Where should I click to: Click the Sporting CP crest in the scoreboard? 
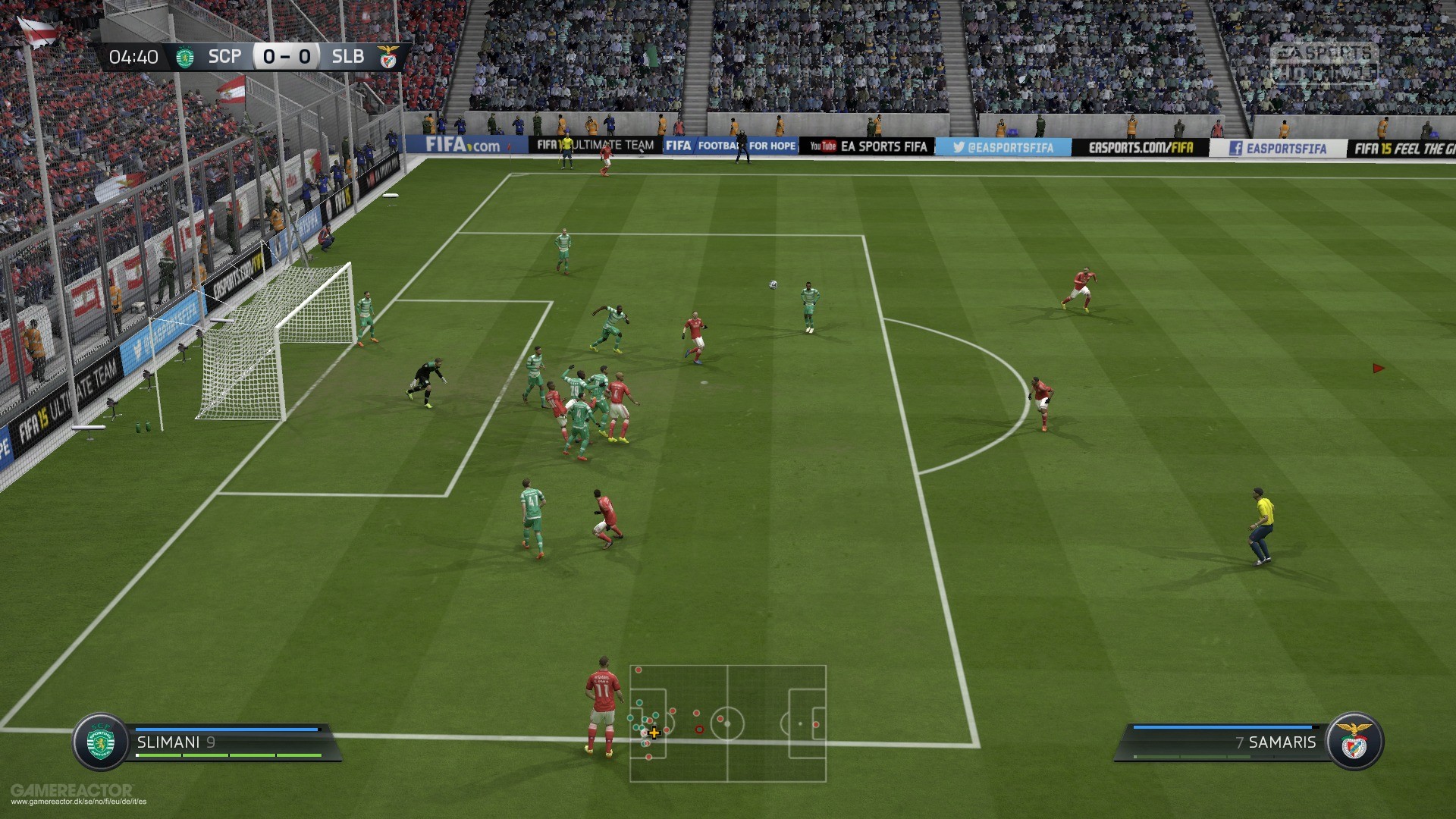(x=184, y=55)
